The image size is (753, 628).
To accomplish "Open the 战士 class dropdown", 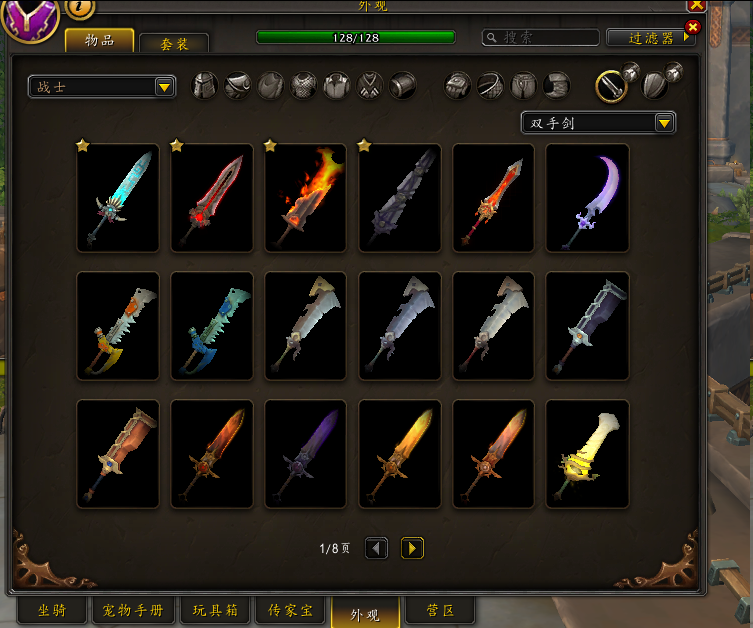I will coord(102,88).
